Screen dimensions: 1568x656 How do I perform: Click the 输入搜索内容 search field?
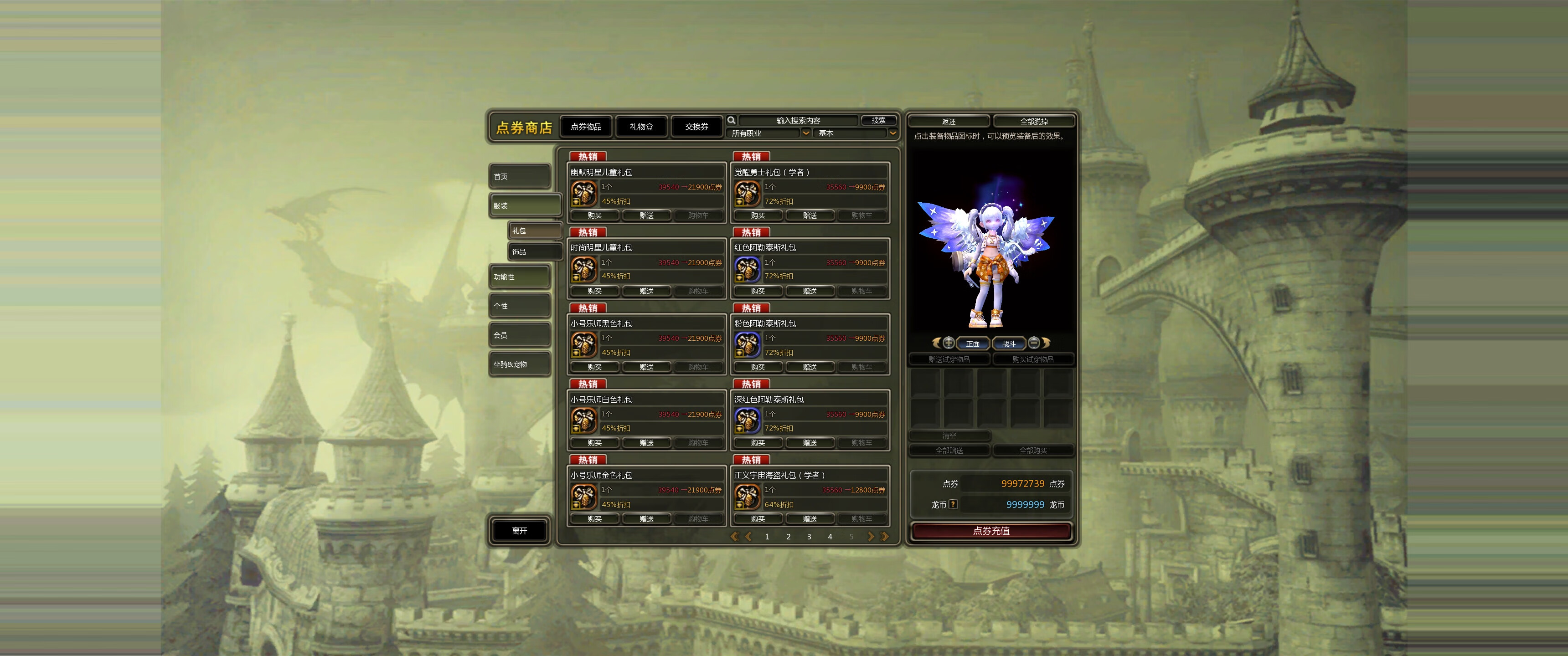[x=798, y=120]
